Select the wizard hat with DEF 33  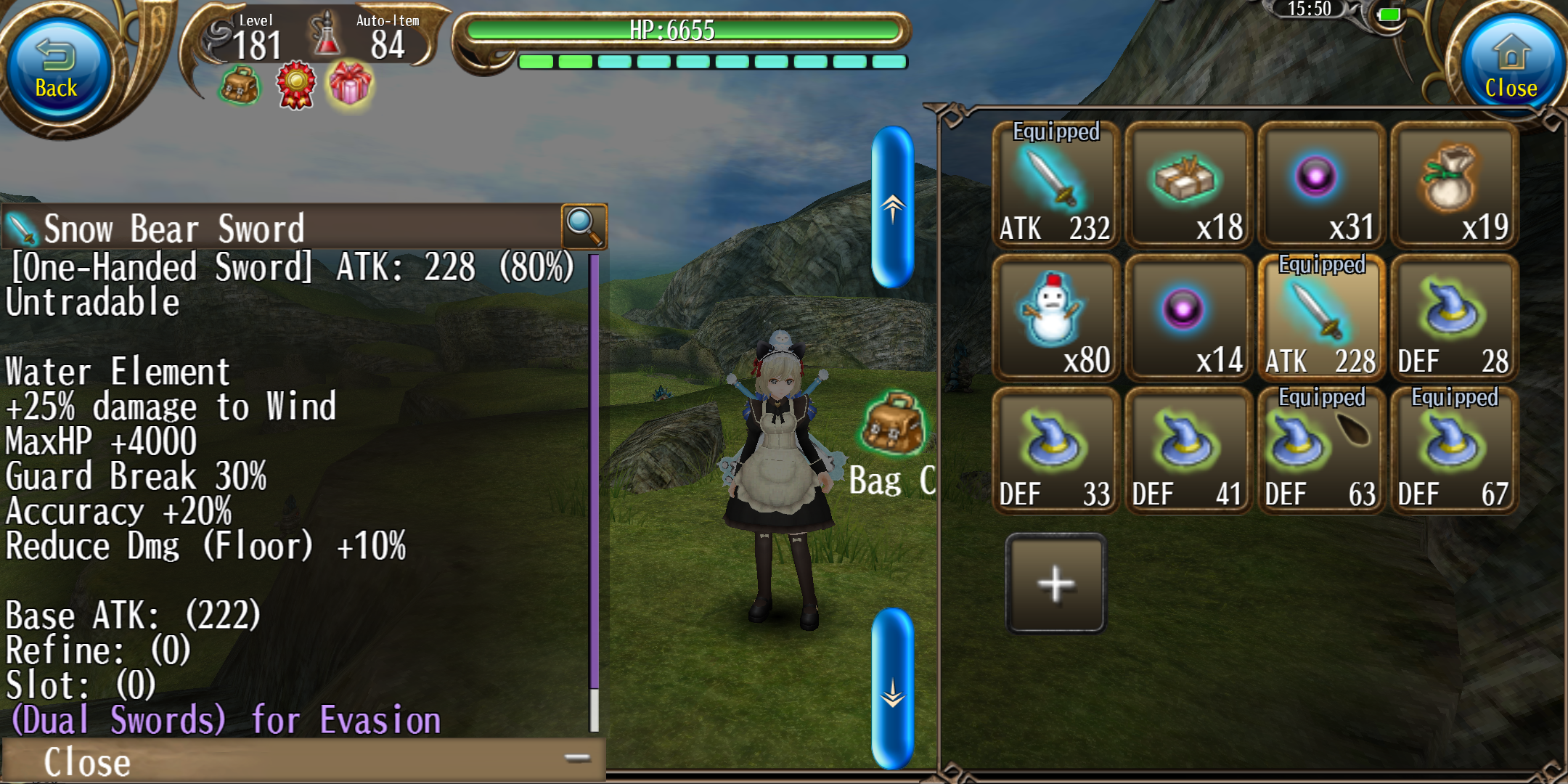coord(1055,452)
